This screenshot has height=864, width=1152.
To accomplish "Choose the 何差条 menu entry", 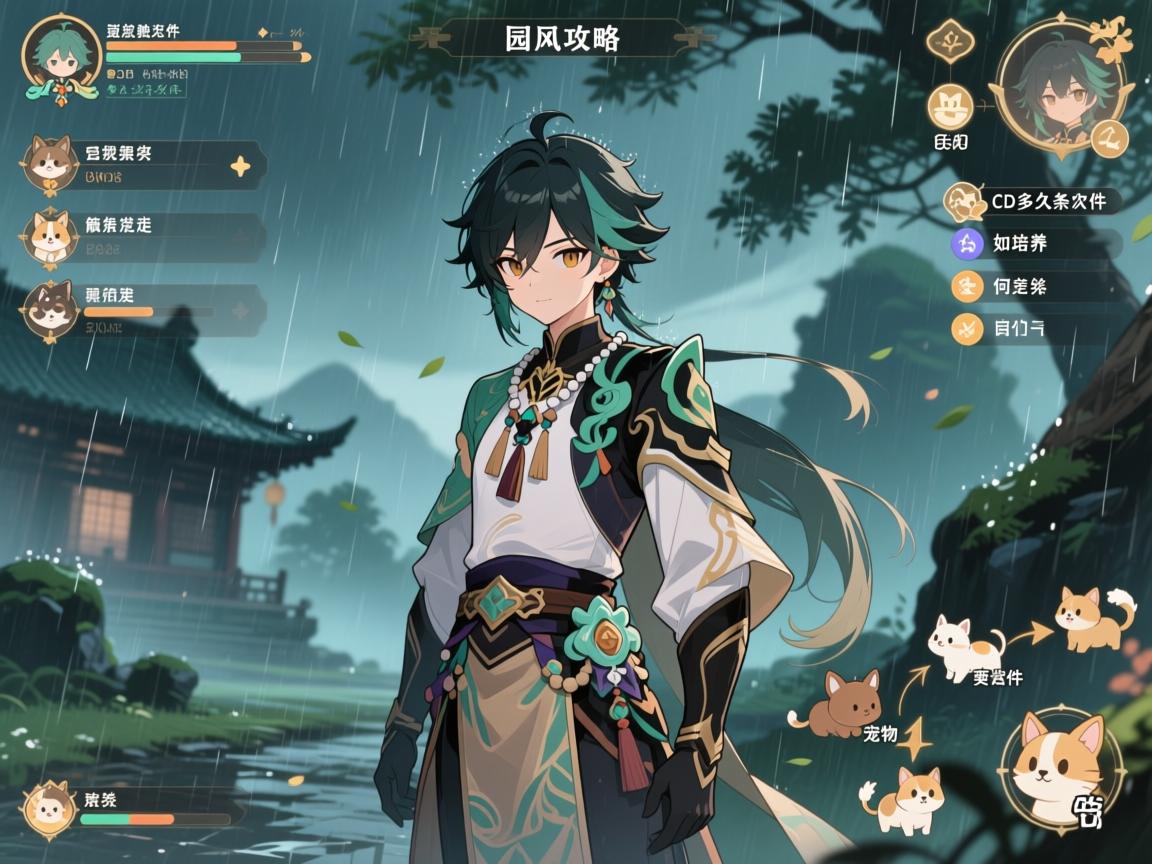I will (1035, 287).
